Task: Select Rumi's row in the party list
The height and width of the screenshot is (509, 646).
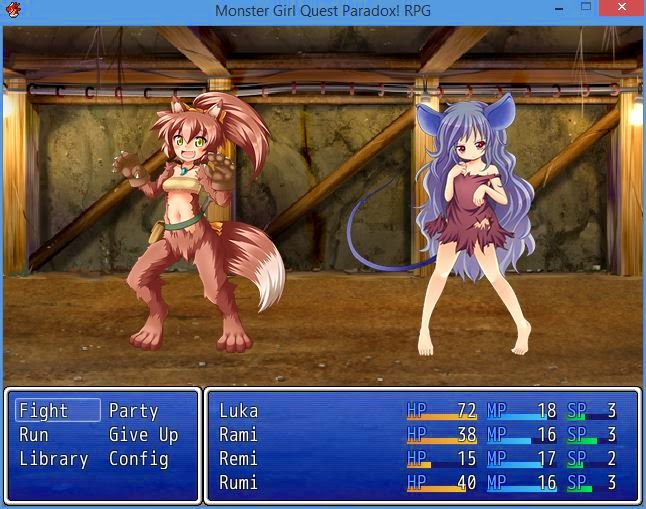Action: (420, 483)
